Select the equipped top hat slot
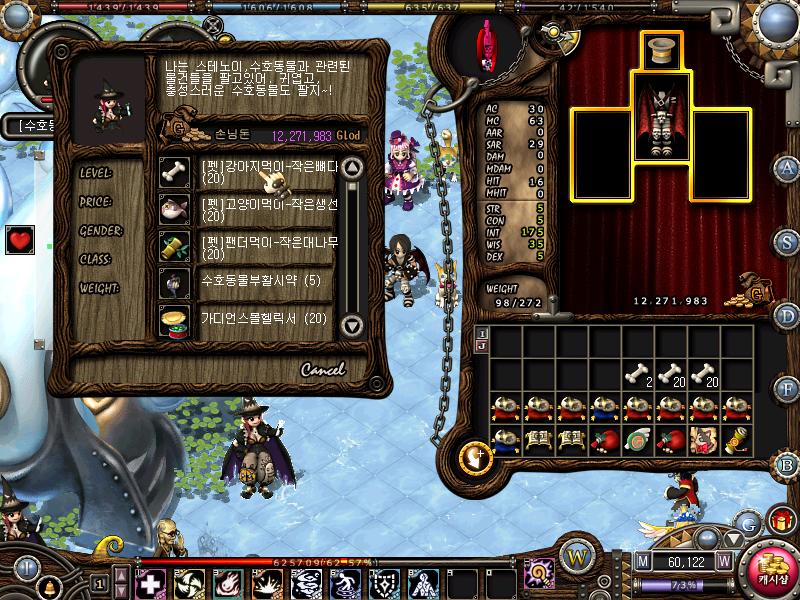Screen dimensions: 800x600 (x=659, y=51)
